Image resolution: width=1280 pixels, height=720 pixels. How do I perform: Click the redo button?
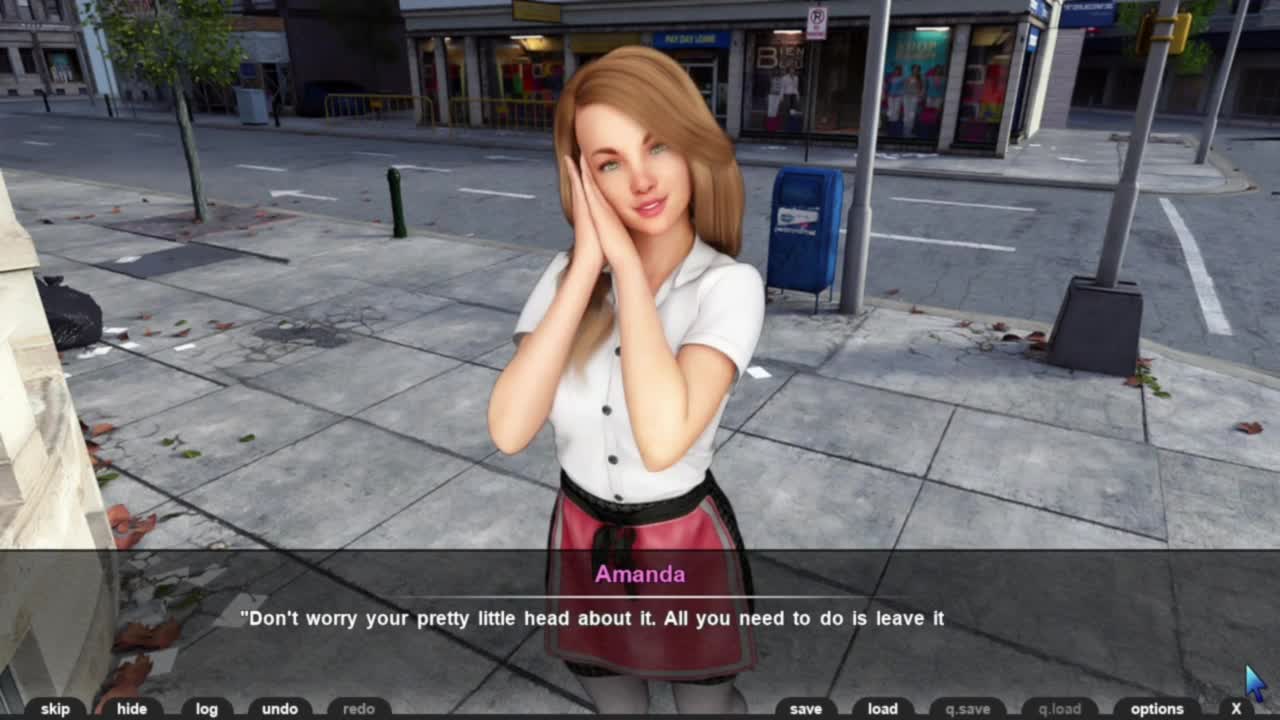click(x=359, y=709)
